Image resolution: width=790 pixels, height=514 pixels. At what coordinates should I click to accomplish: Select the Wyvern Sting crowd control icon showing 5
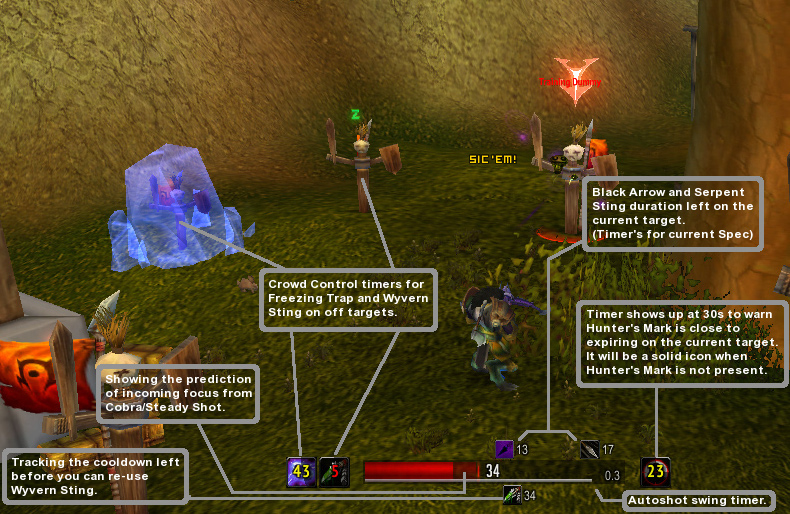334,472
